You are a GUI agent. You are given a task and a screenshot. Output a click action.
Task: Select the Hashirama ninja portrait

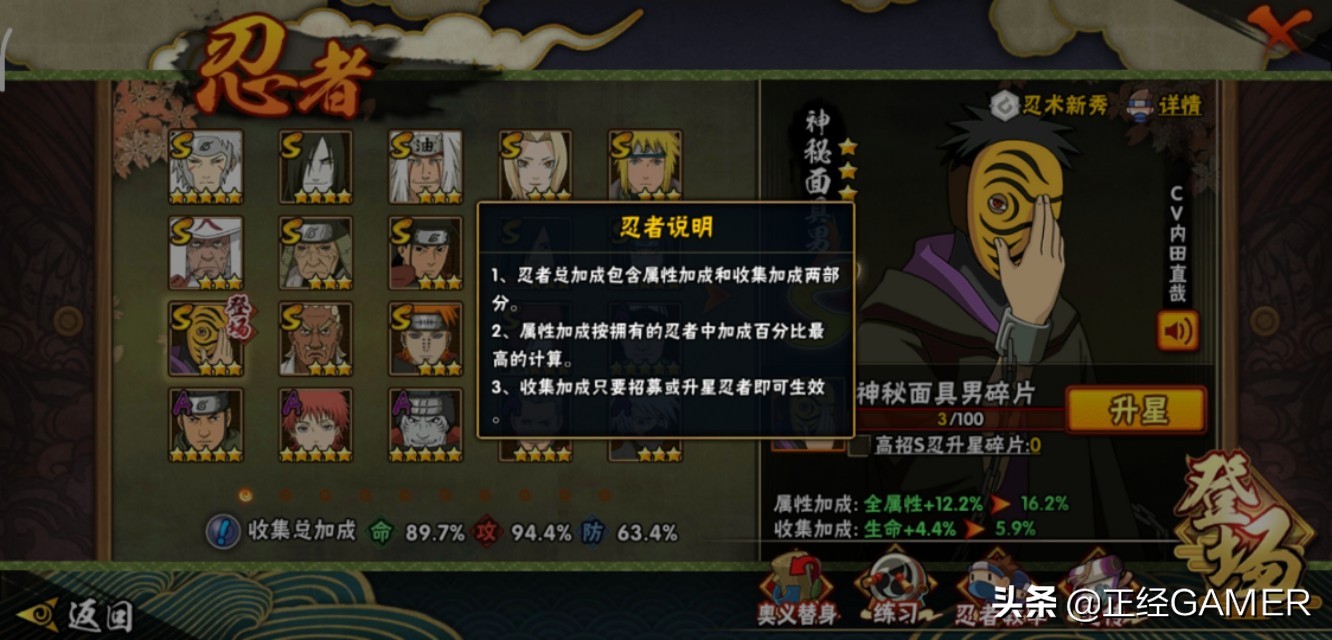[x=425, y=252]
